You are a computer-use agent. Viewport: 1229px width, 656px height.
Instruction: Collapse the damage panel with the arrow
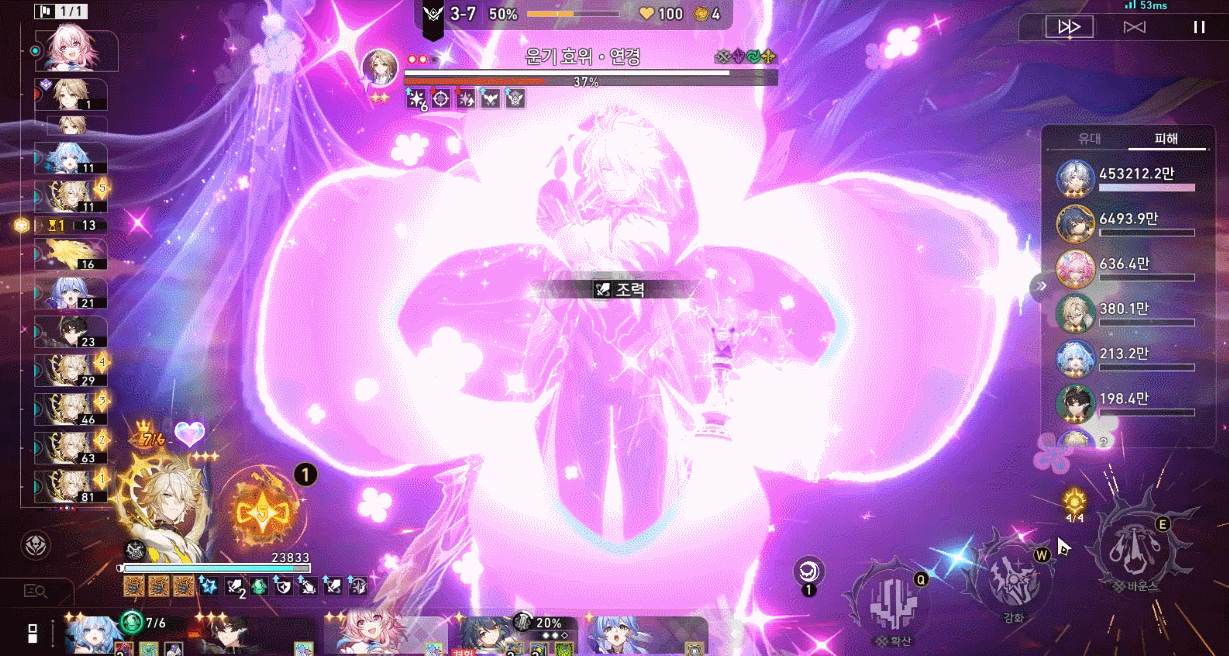click(1041, 286)
